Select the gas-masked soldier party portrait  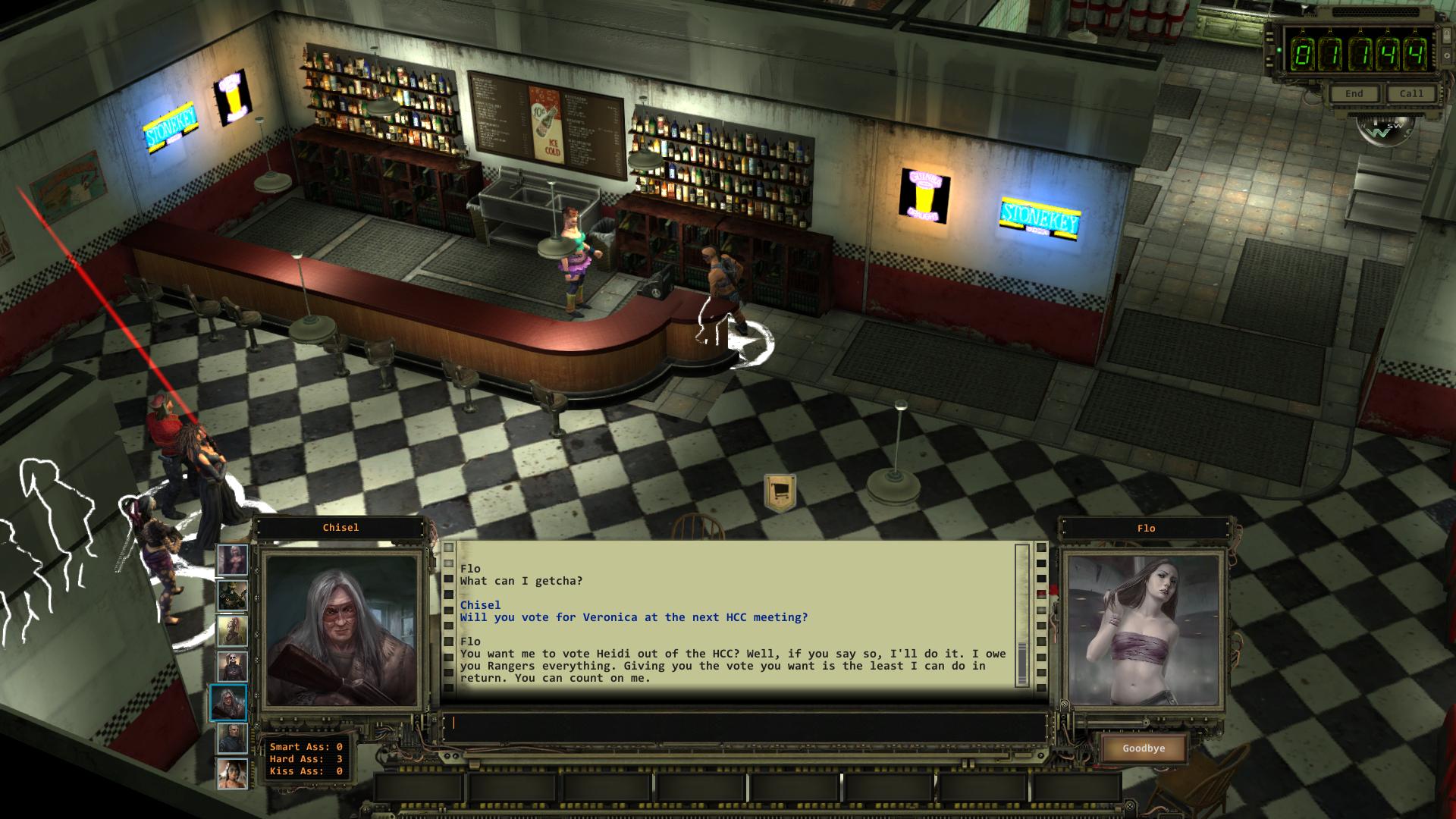click(232, 595)
